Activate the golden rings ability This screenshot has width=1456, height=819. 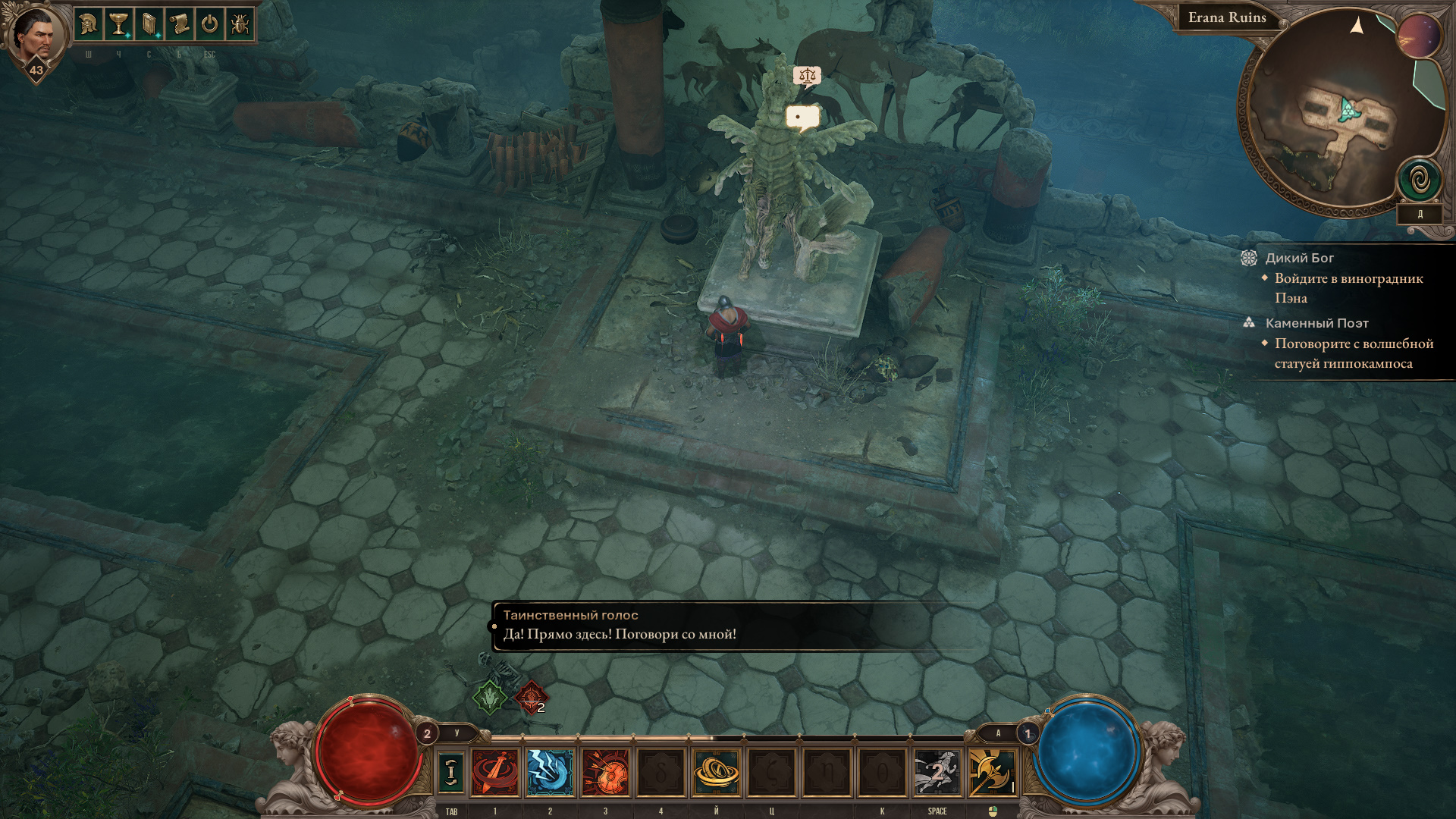[x=716, y=773]
